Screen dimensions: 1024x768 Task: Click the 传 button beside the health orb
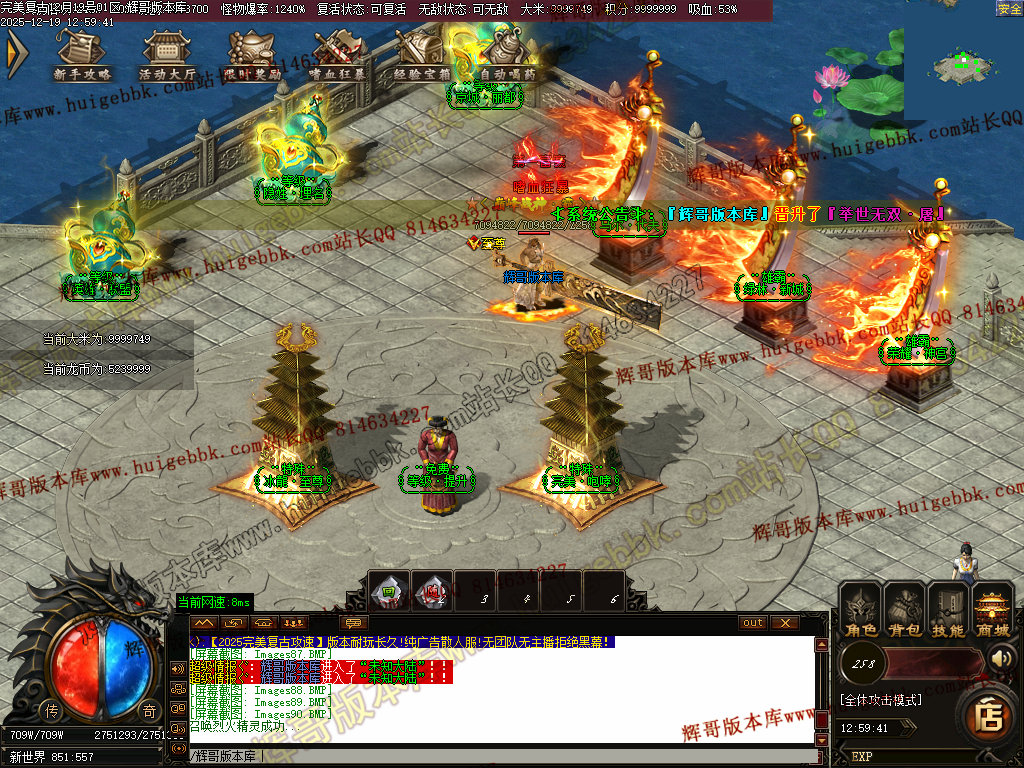[x=51, y=710]
